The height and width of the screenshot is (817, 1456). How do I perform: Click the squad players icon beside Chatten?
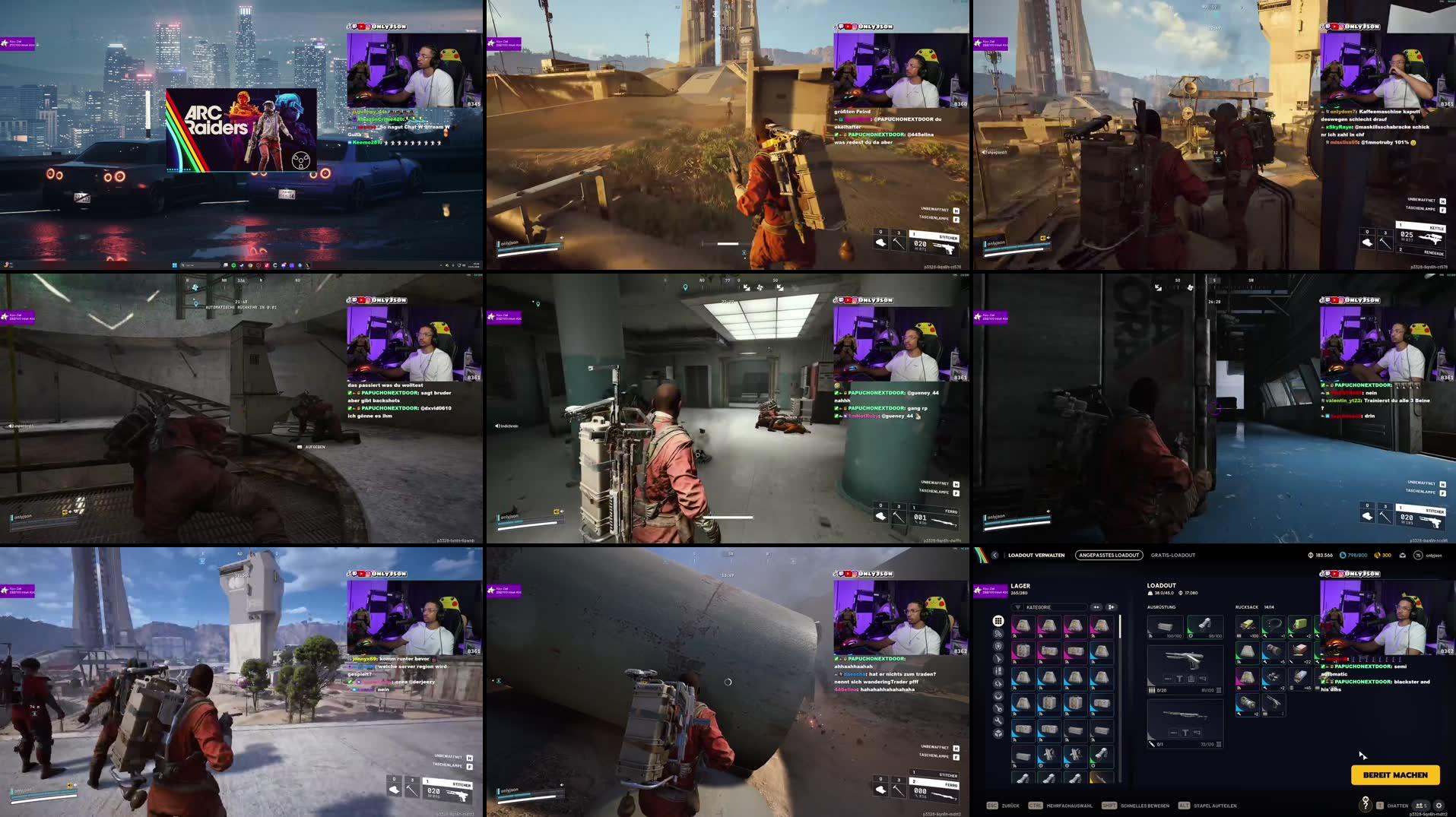click(1419, 806)
